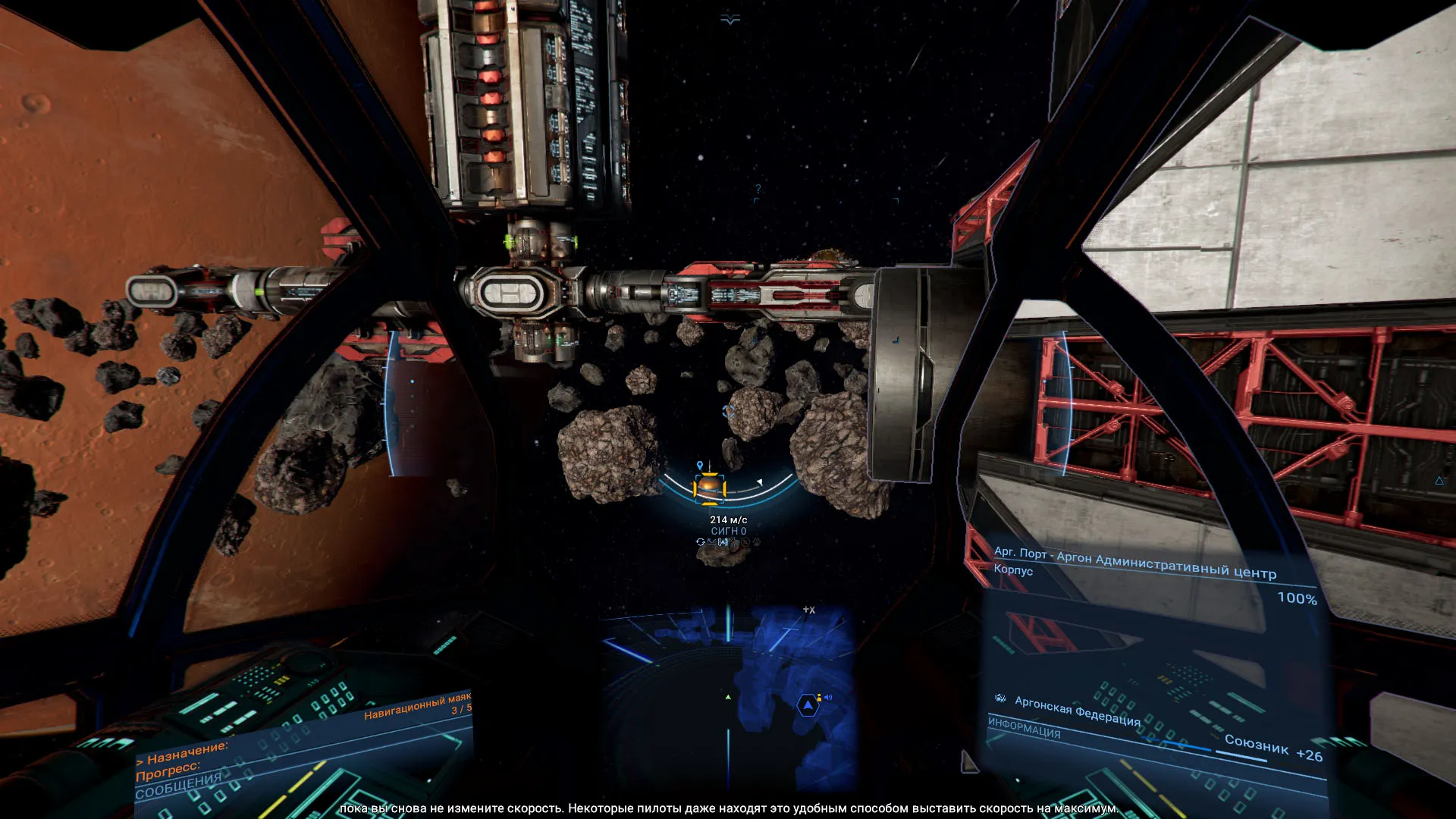This screenshot has width=1456, height=819.
Task: Click the Аргонская Федерация faction entry
Action: point(1078,711)
